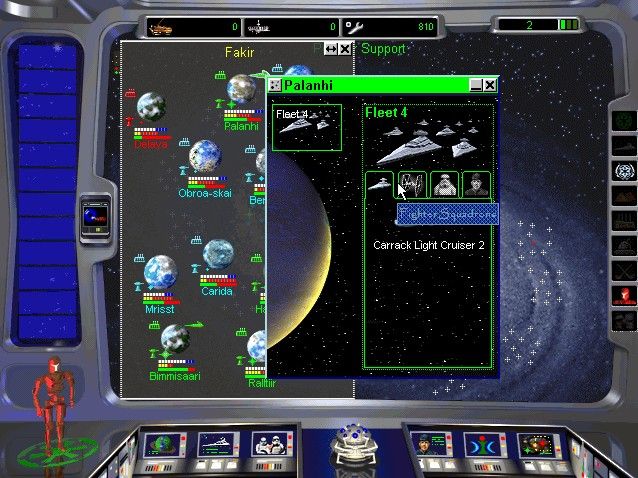Open the fleet display console screen
This screenshot has width=638, height=478.
(x=217, y=443)
